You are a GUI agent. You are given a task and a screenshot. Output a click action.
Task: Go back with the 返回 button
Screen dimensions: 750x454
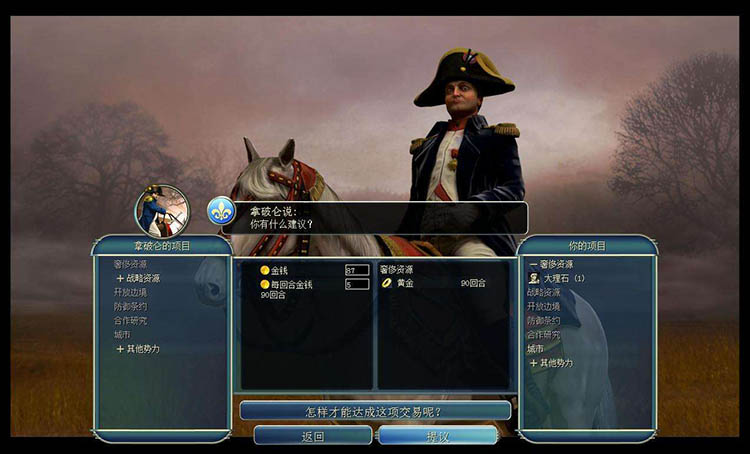(x=312, y=436)
